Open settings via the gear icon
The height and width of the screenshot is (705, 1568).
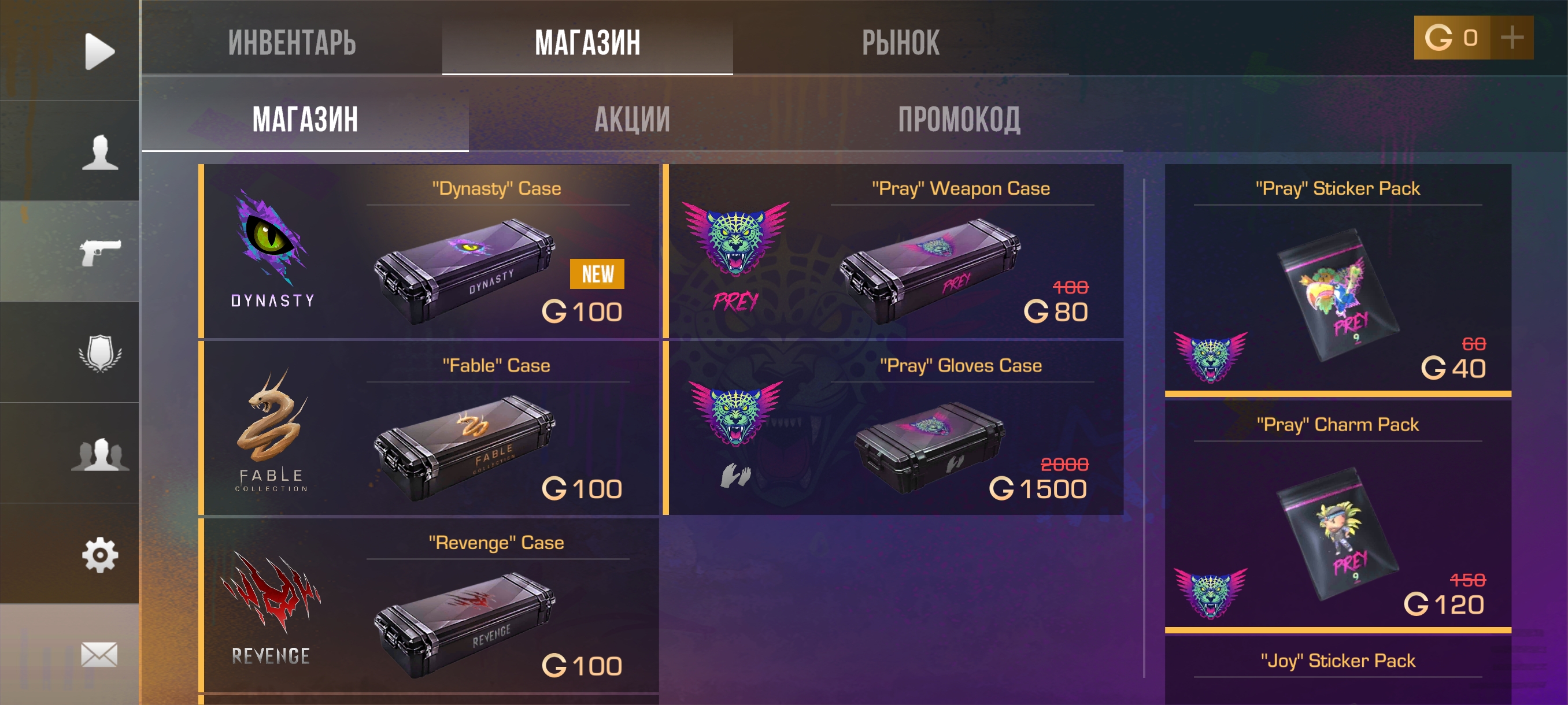[x=99, y=554]
